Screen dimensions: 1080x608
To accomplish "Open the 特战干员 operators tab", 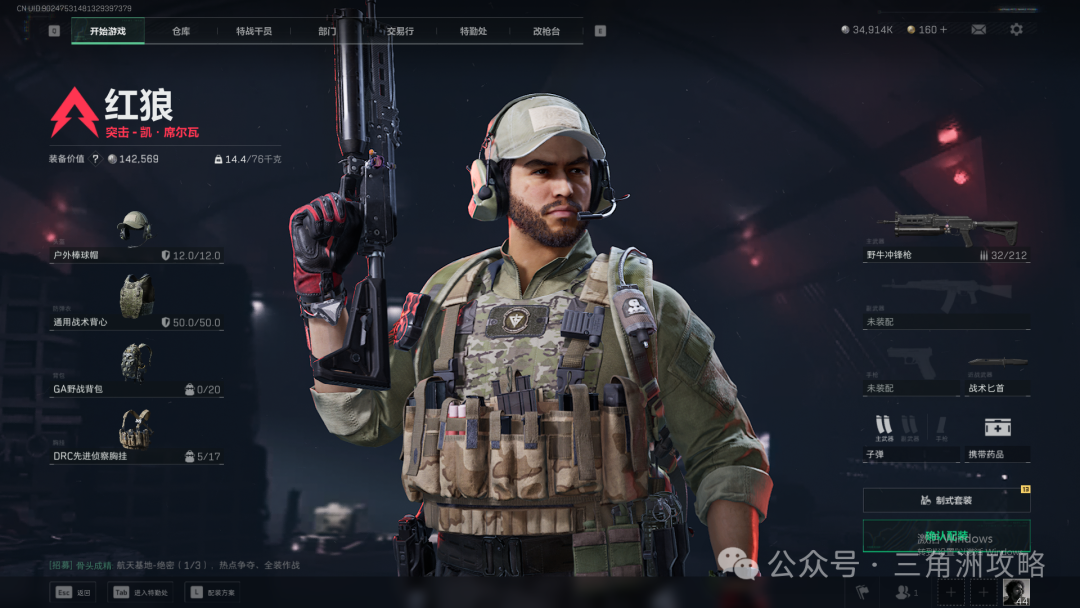I will 254,31.
